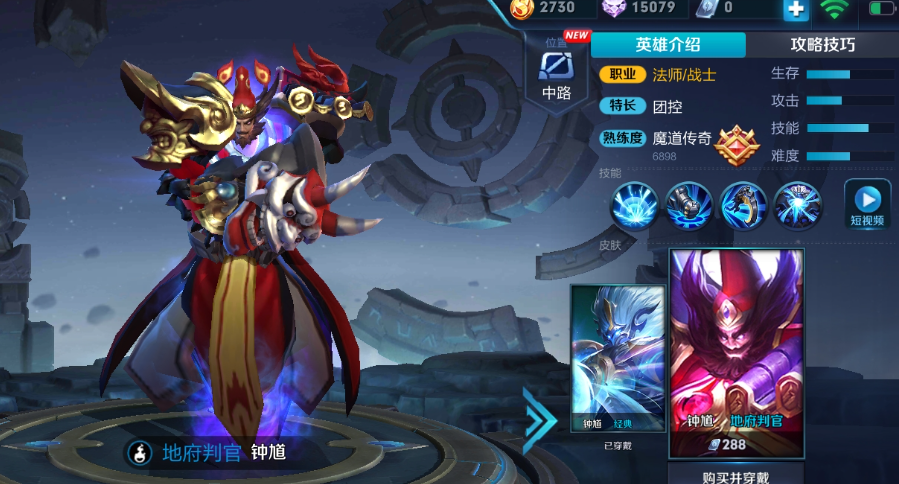The height and width of the screenshot is (484, 899).
Task: Switch to the 攻略技巧 tab
Action: coord(822,45)
